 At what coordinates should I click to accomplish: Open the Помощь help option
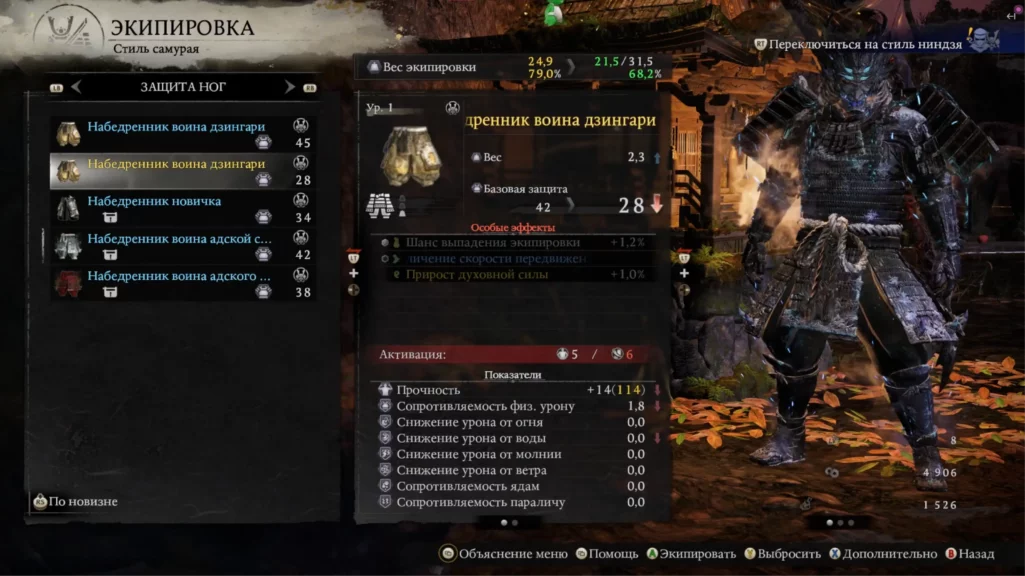[x=606, y=554]
